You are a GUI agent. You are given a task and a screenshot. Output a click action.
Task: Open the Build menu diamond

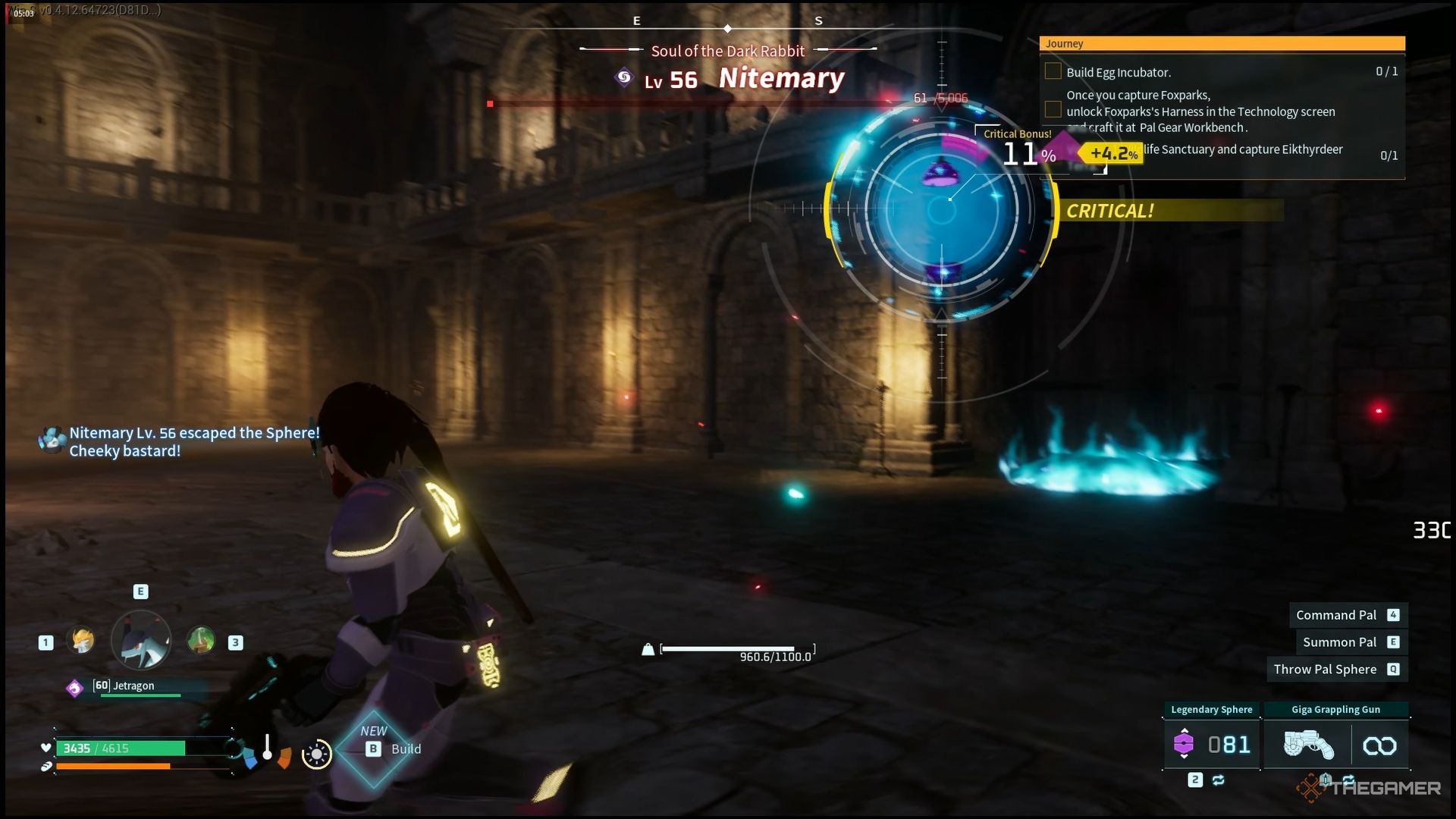coord(374,748)
